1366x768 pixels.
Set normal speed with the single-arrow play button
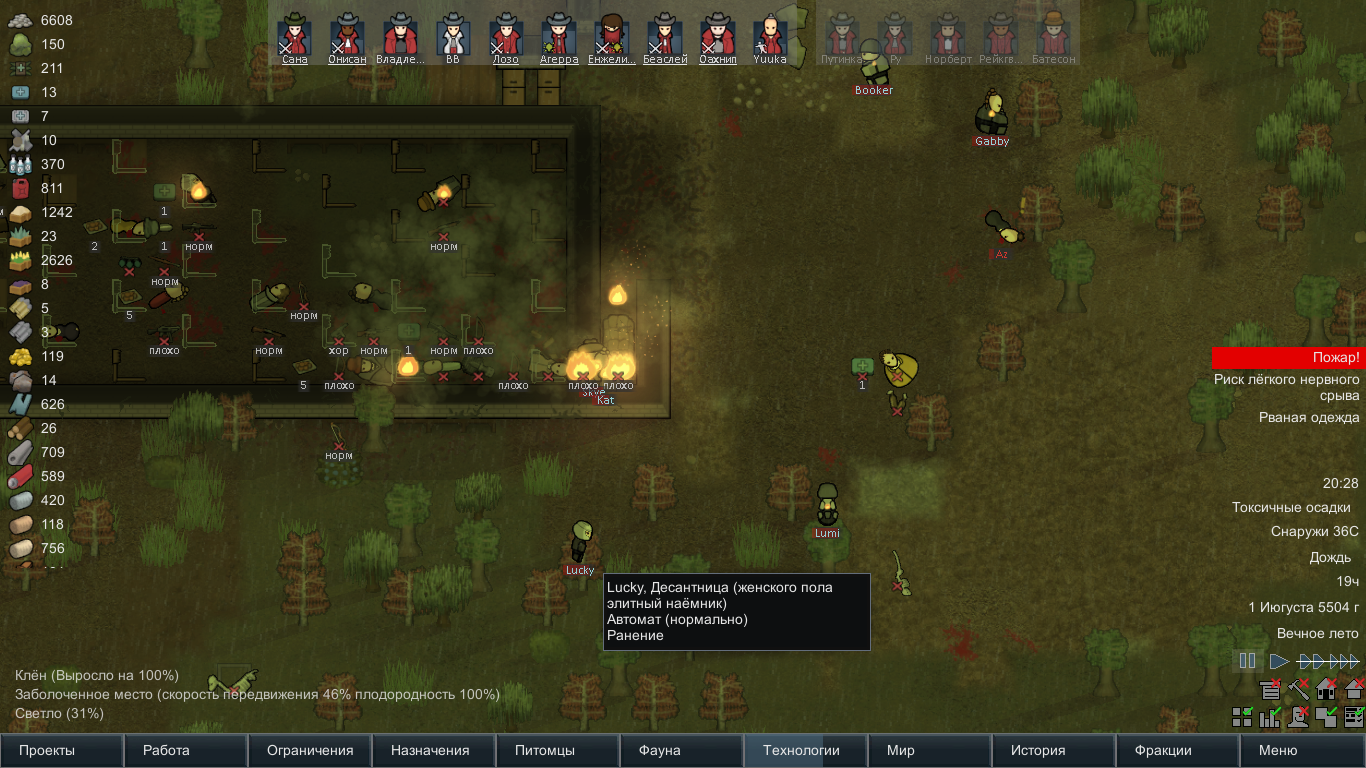click(1279, 661)
